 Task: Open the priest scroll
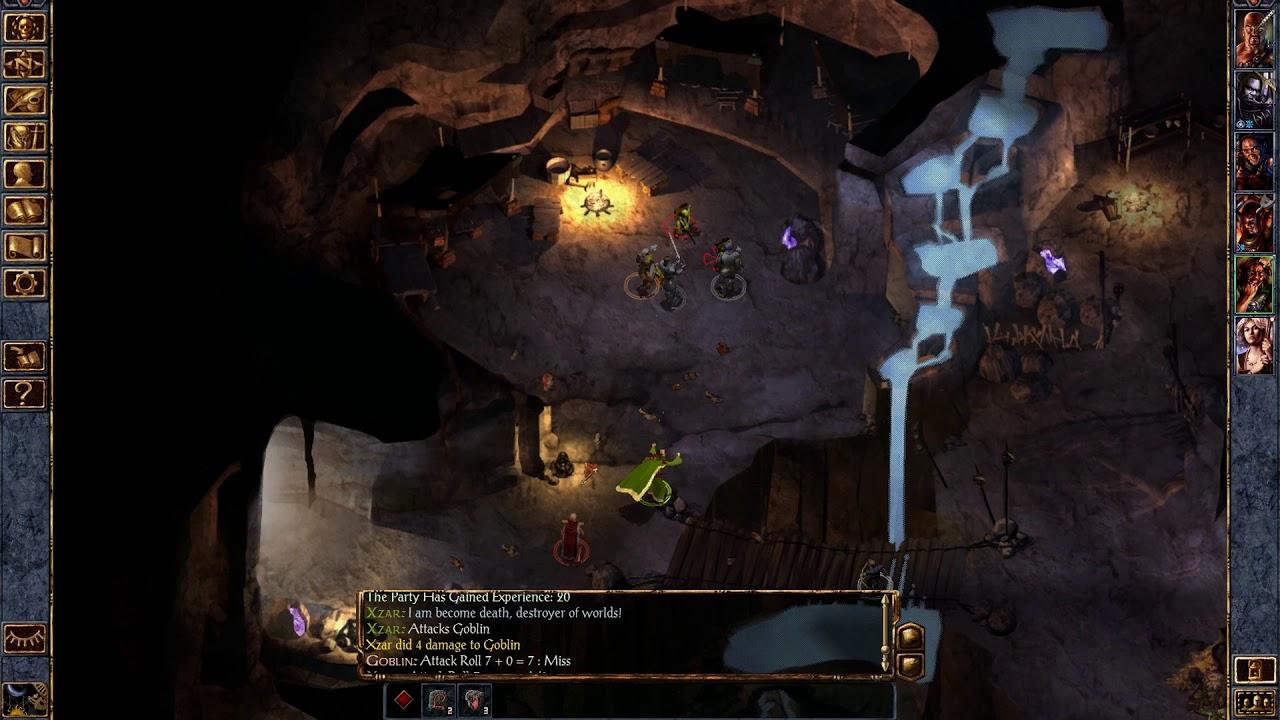coord(24,247)
